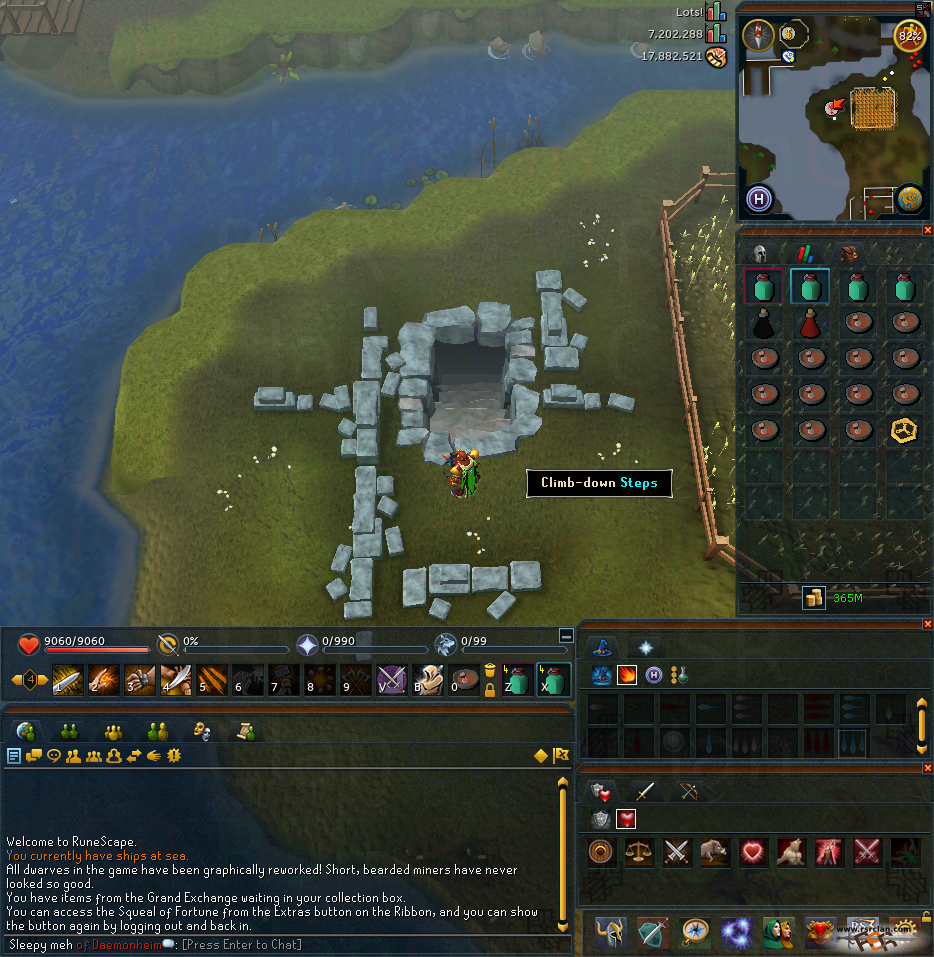Switch to the bow ranged abilities tab
This screenshot has width=934, height=957.
pyautogui.click(x=691, y=792)
